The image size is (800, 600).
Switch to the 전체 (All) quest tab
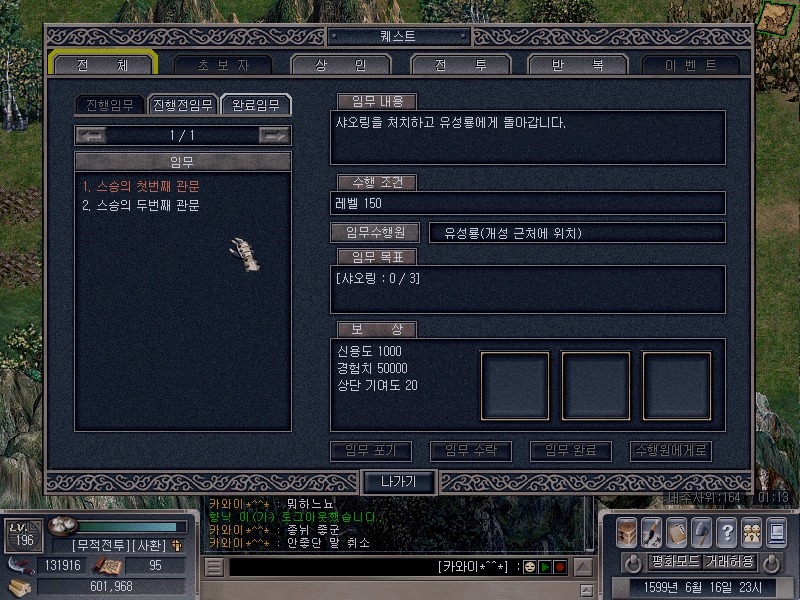tap(103, 64)
